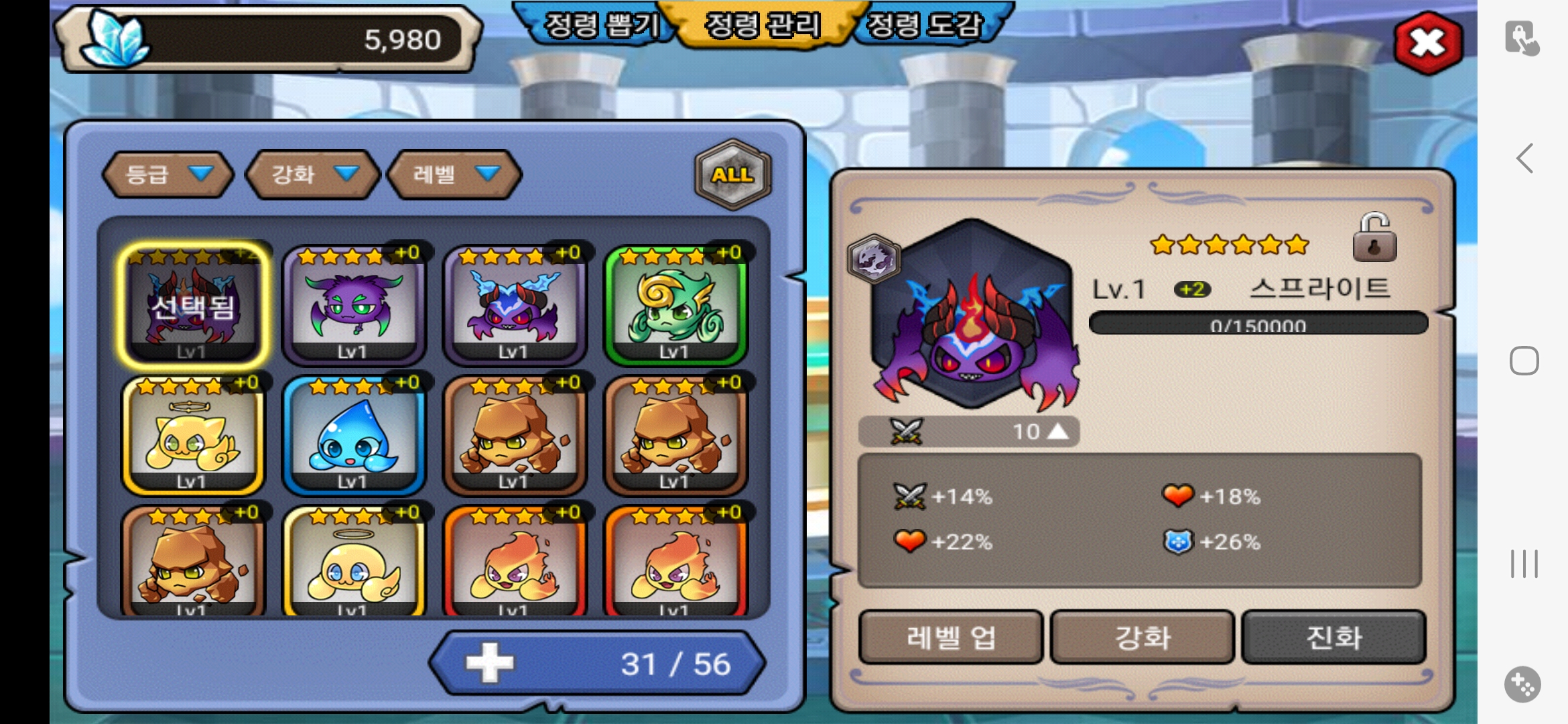This screenshot has height=724, width=1568.
Task: Open the 등급 sort dropdown
Action: point(168,174)
